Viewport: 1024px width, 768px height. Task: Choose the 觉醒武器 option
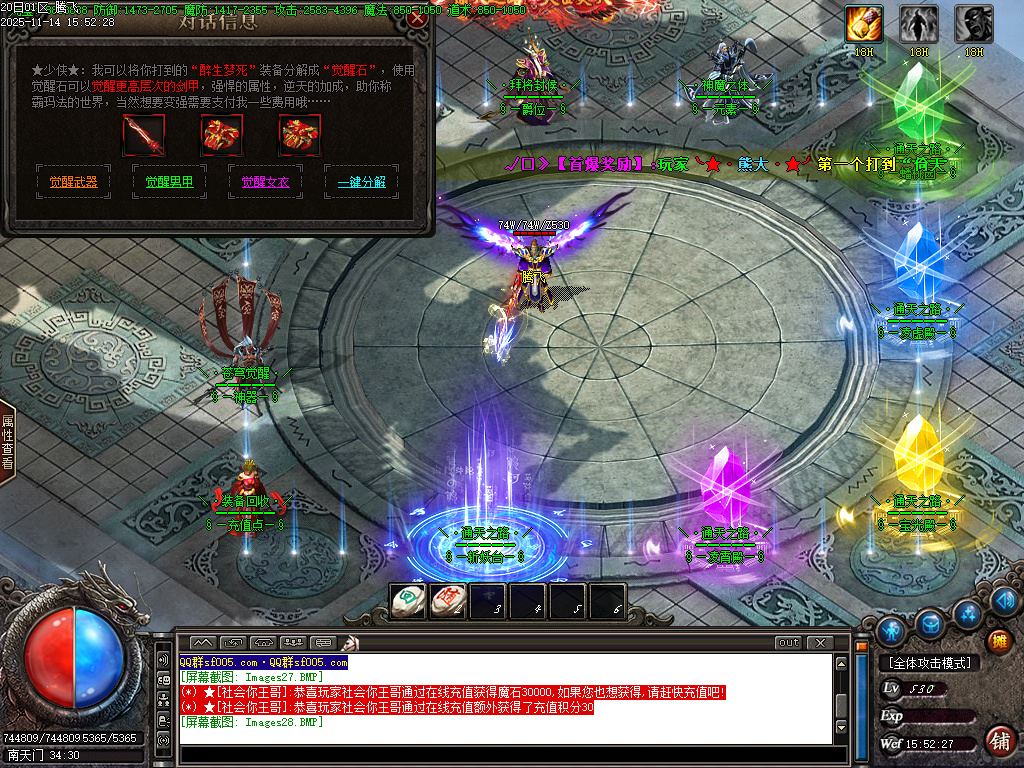coord(74,182)
